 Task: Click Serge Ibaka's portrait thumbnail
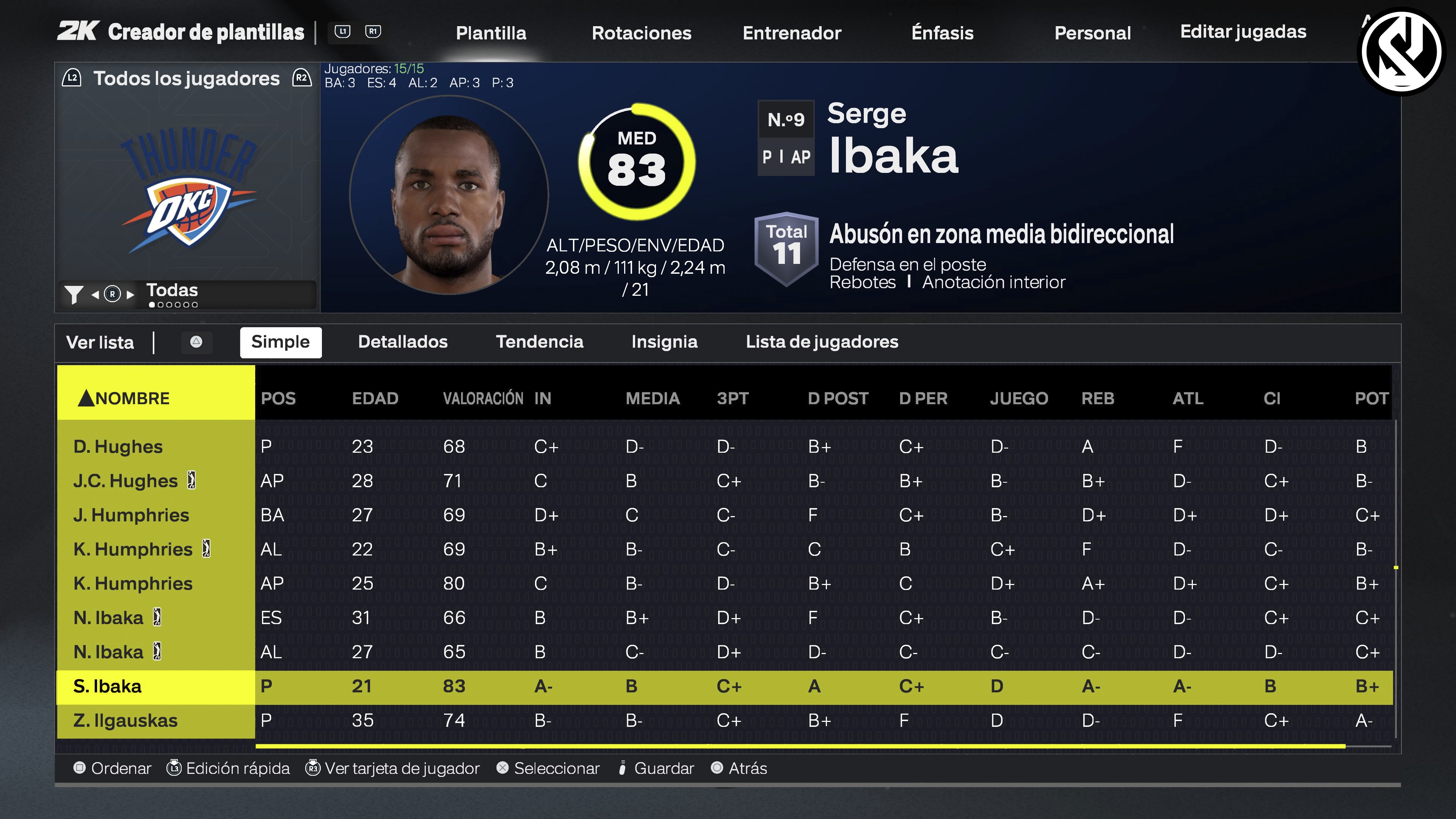click(448, 196)
